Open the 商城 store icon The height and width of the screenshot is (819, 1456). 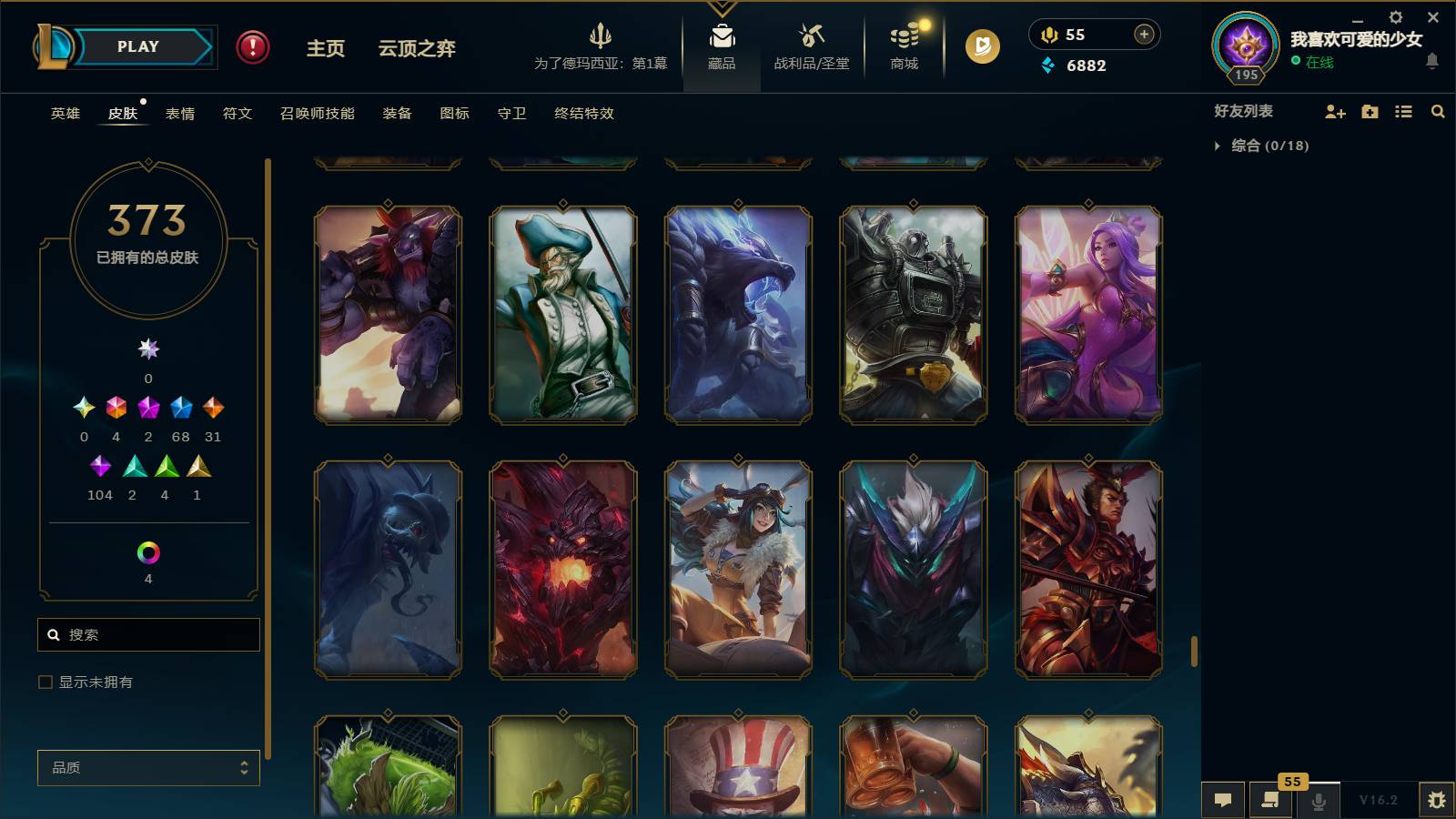coord(902,45)
